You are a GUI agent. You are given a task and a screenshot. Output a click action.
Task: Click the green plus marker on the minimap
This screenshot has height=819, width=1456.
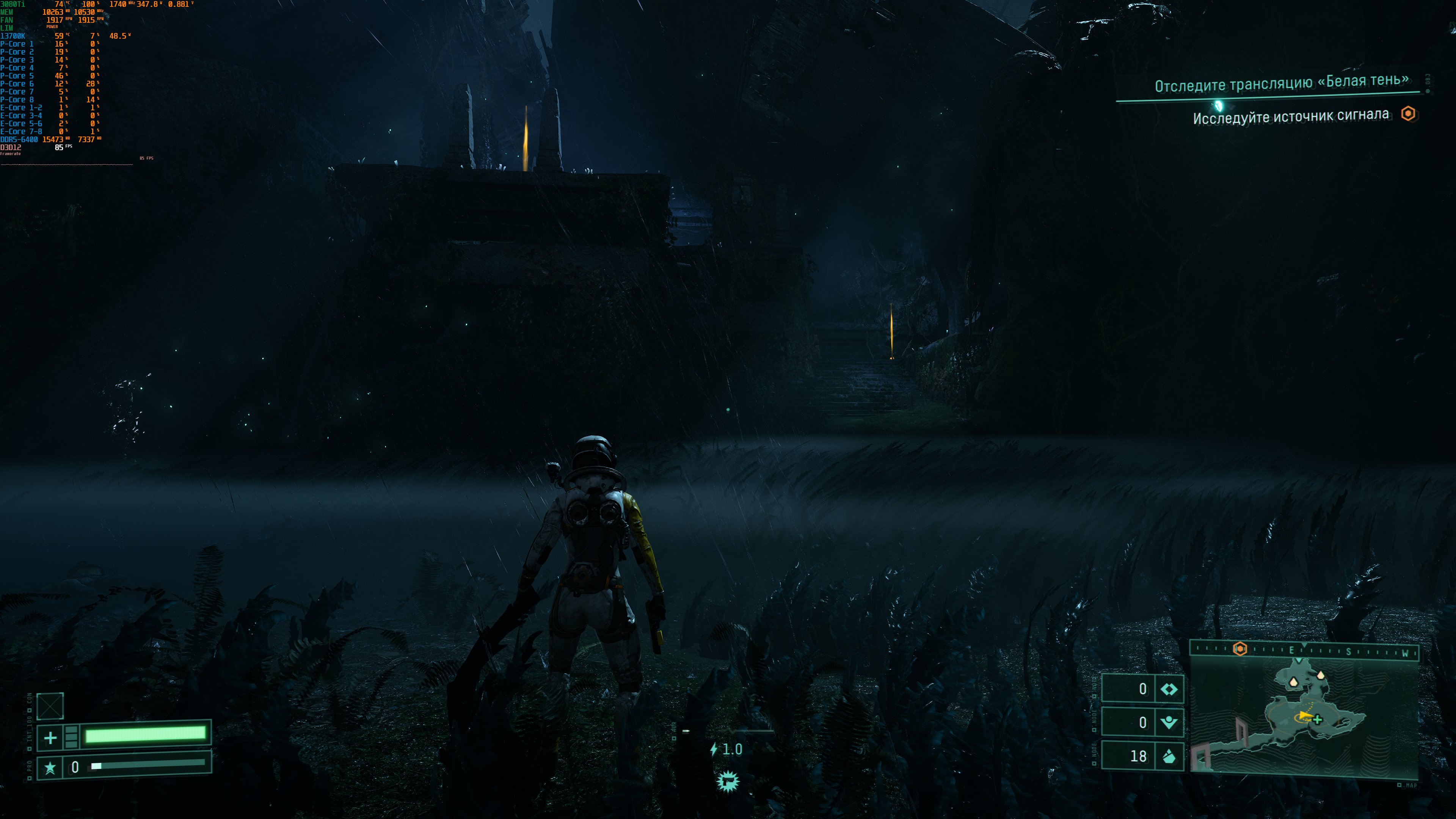(x=1318, y=720)
